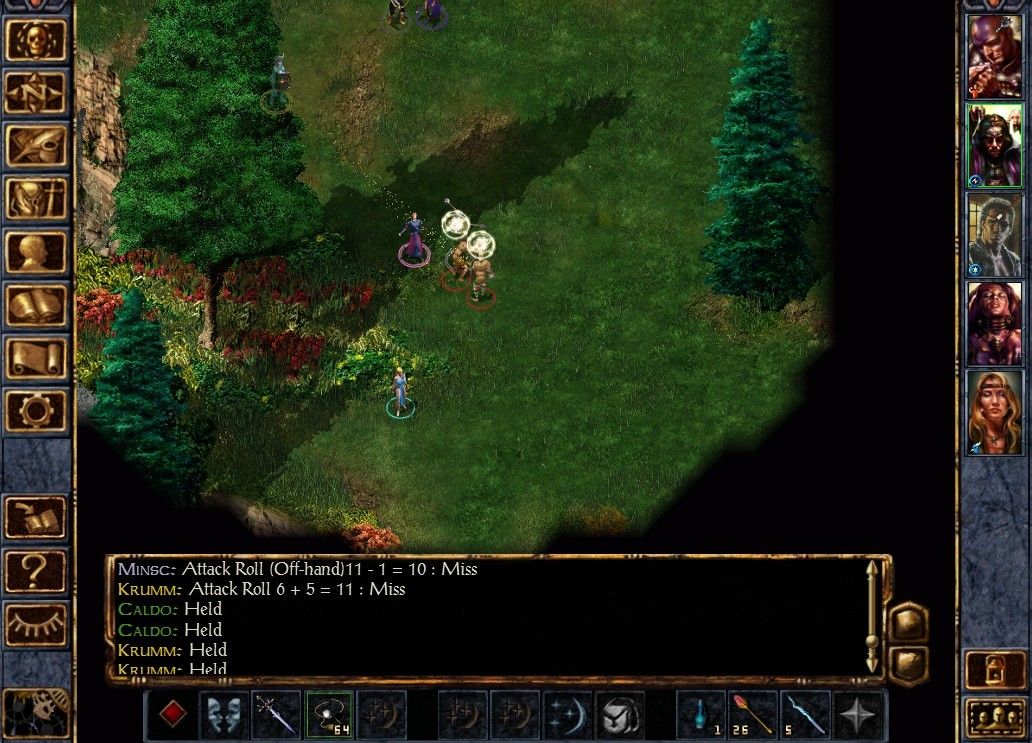Use the wand quick item with 26 charges
Screen dimensions: 1032x743
click(x=754, y=715)
